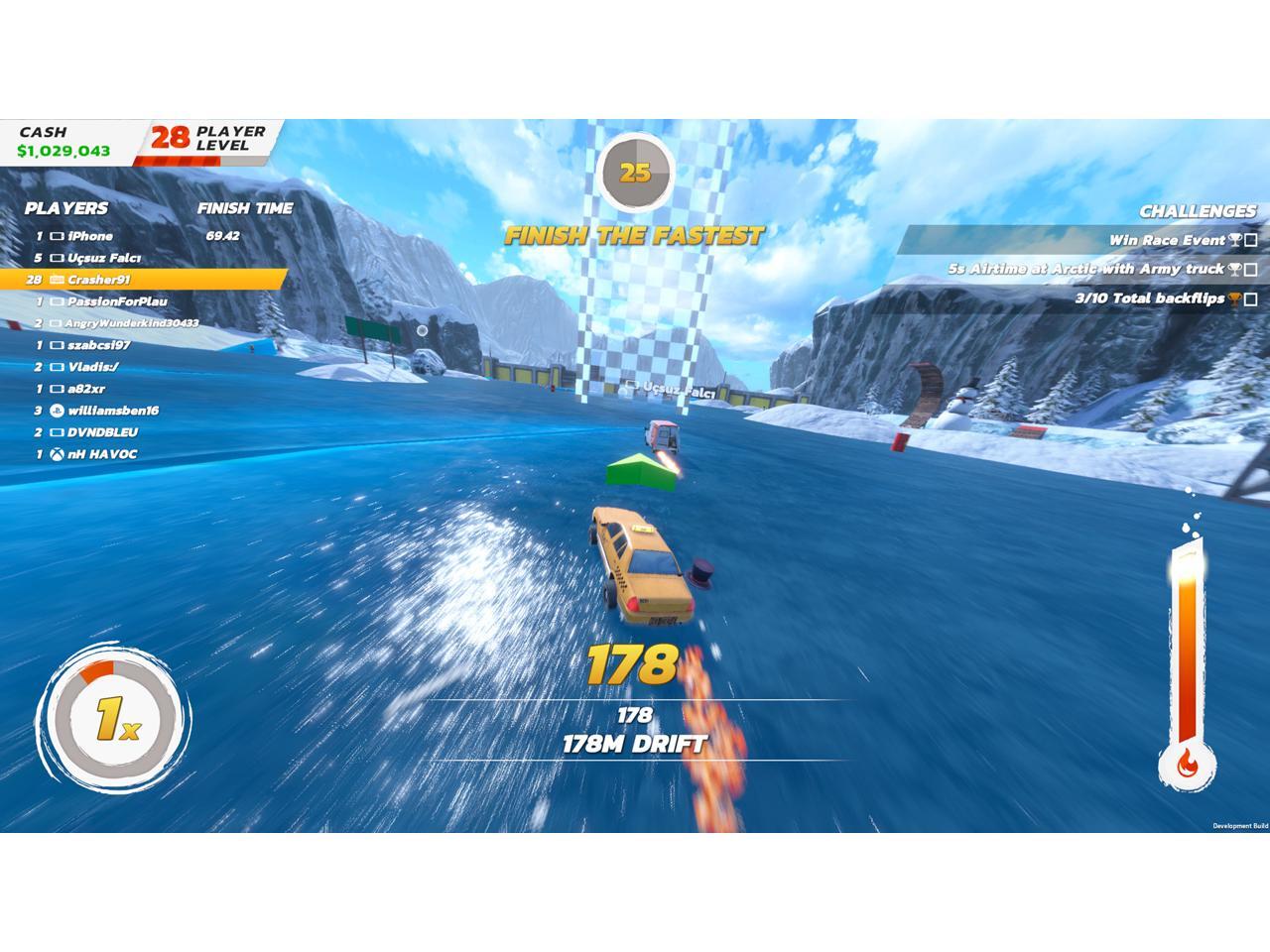The width and height of the screenshot is (1270, 952).
Task: Pick the Vladis:/ player row
Action: (93, 367)
